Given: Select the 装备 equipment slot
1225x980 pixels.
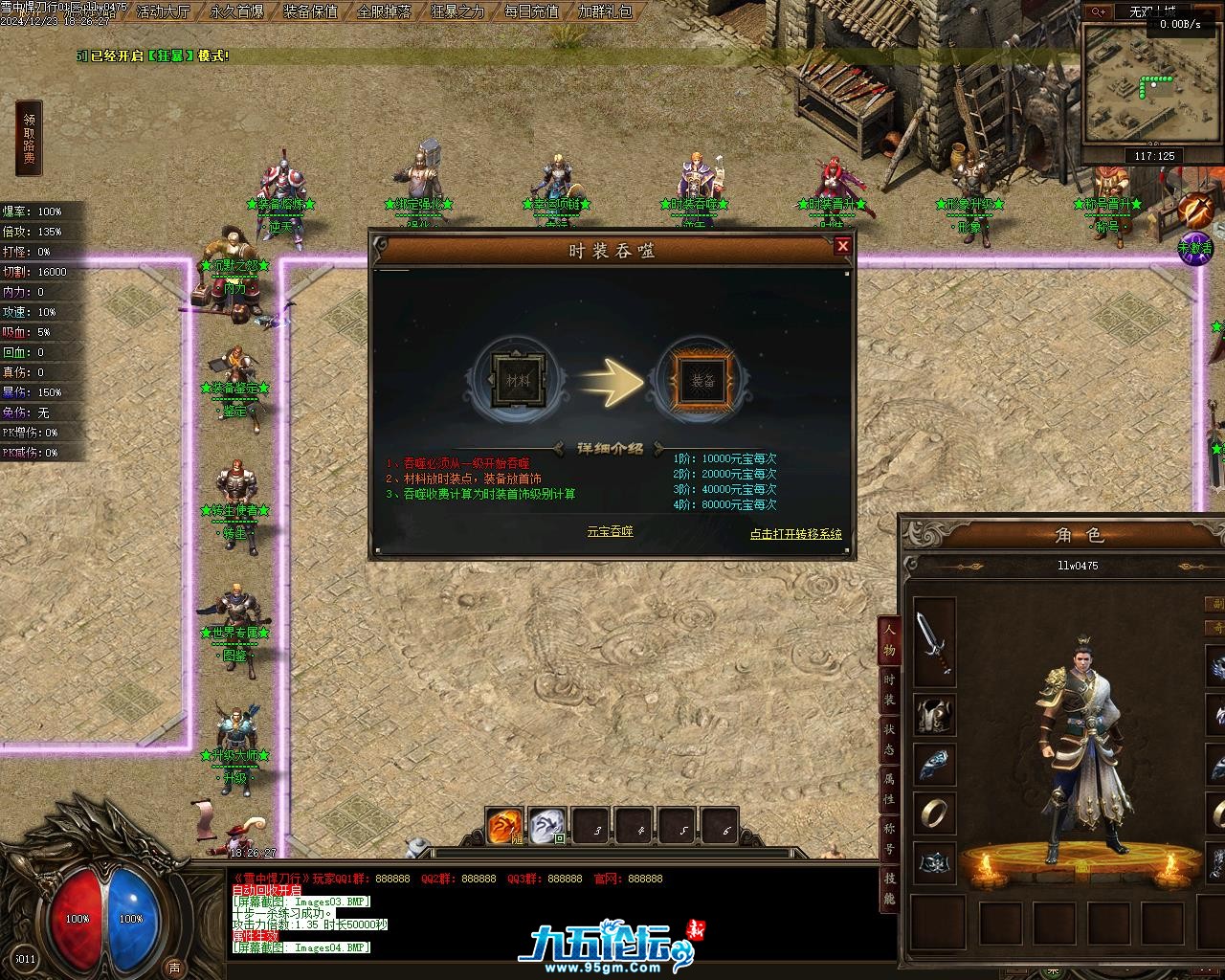Looking at the screenshot, I should tap(703, 382).
